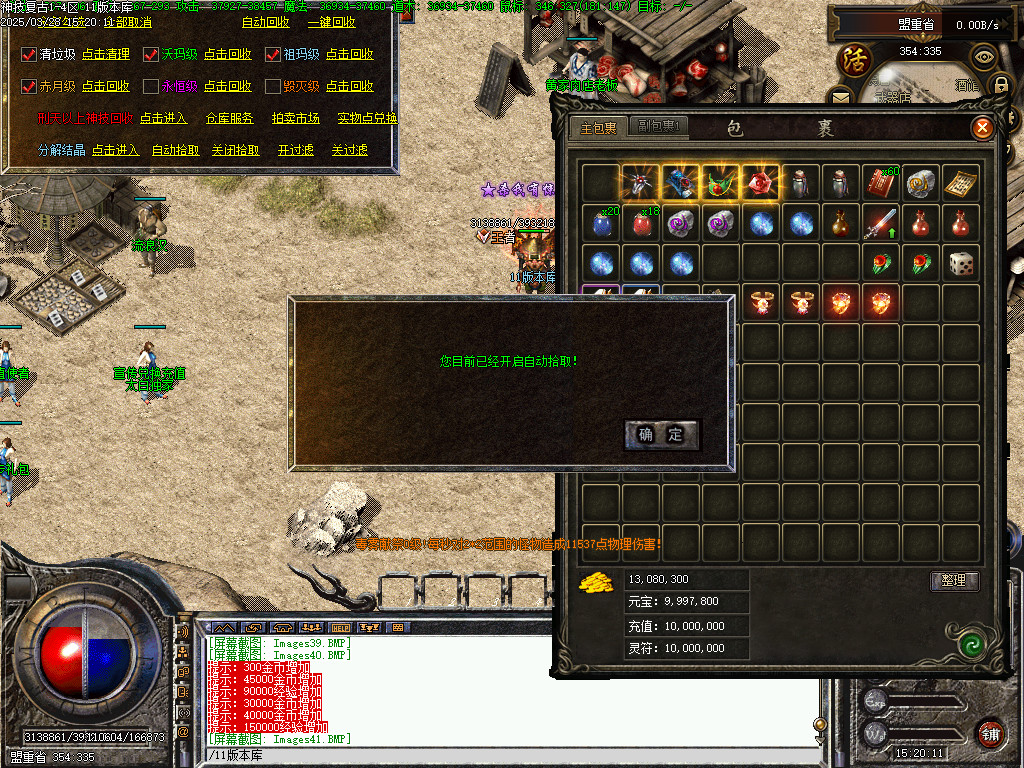The width and height of the screenshot is (1024, 768).
Task: Switch to the 副包裹1 tab
Action: coord(659,127)
